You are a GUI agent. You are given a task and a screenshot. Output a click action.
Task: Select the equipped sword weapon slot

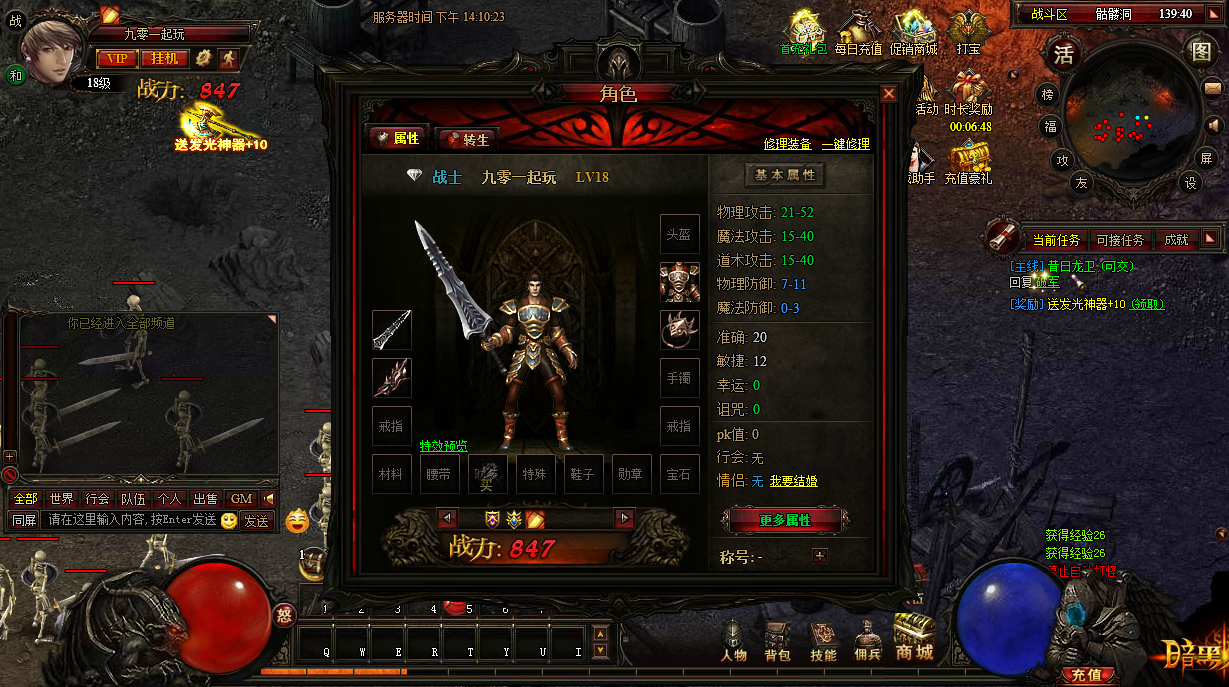[392, 329]
